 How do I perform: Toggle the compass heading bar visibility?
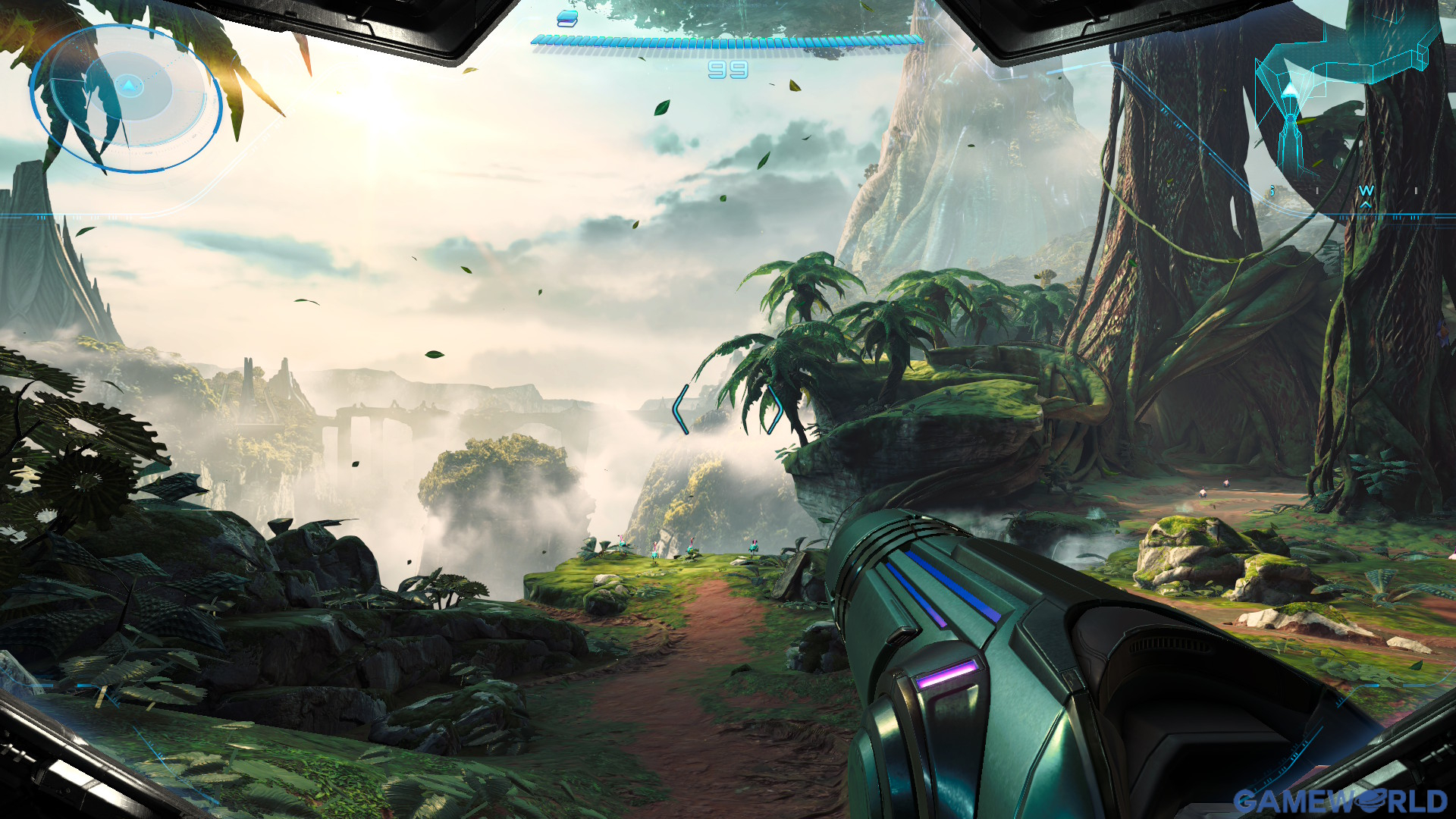click(1366, 190)
